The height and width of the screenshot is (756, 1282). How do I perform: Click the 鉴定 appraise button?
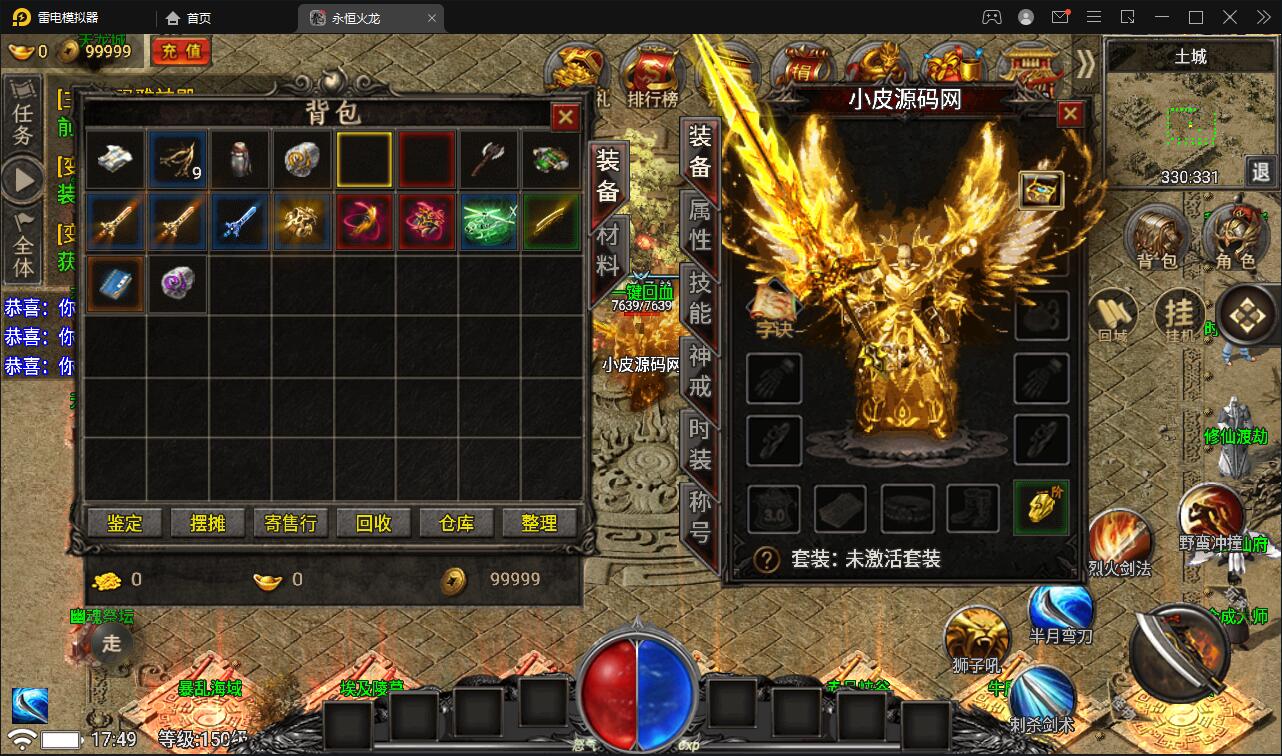[125, 523]
